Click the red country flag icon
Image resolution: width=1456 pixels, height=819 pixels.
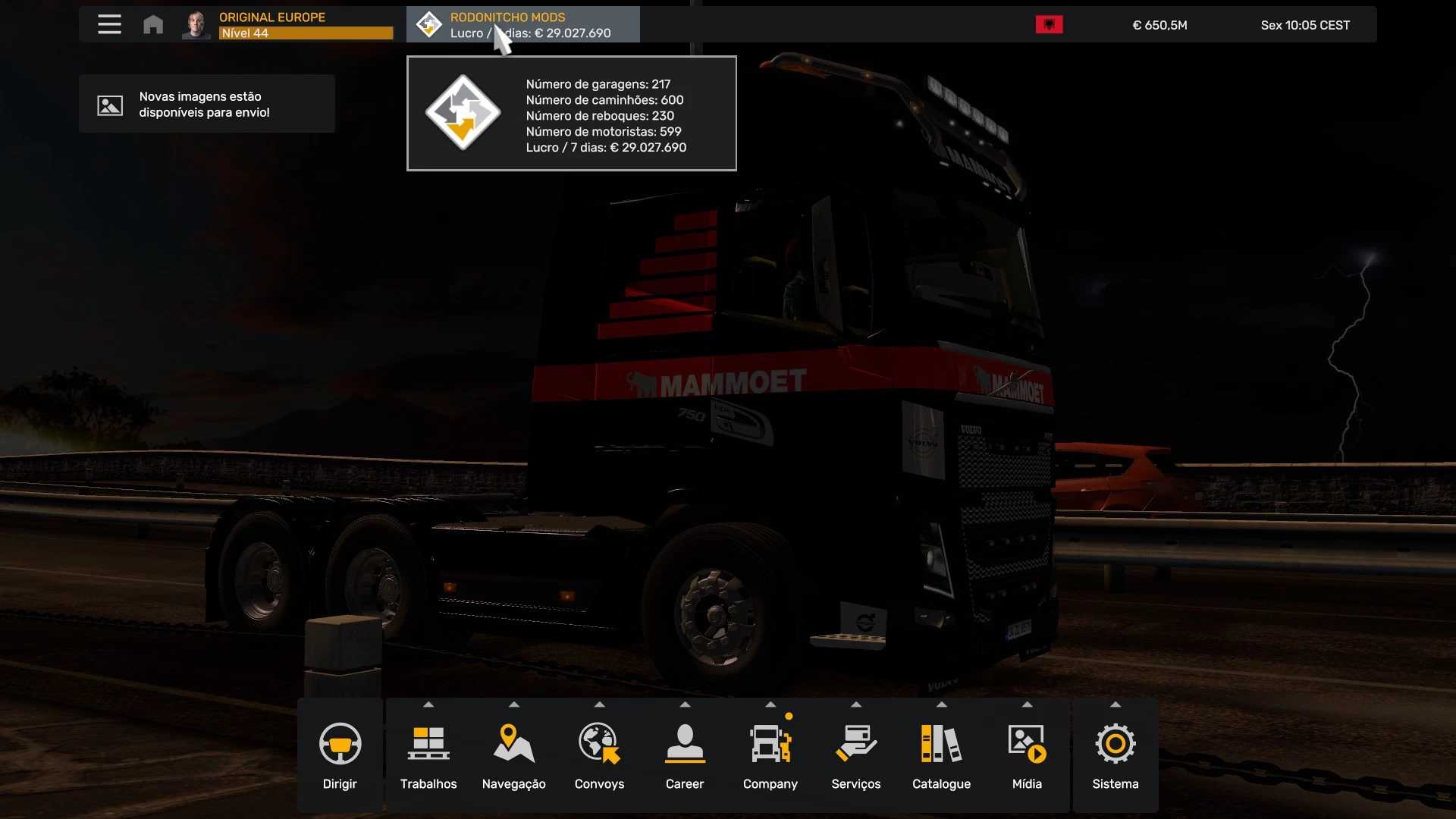(x=1049, y=25)
